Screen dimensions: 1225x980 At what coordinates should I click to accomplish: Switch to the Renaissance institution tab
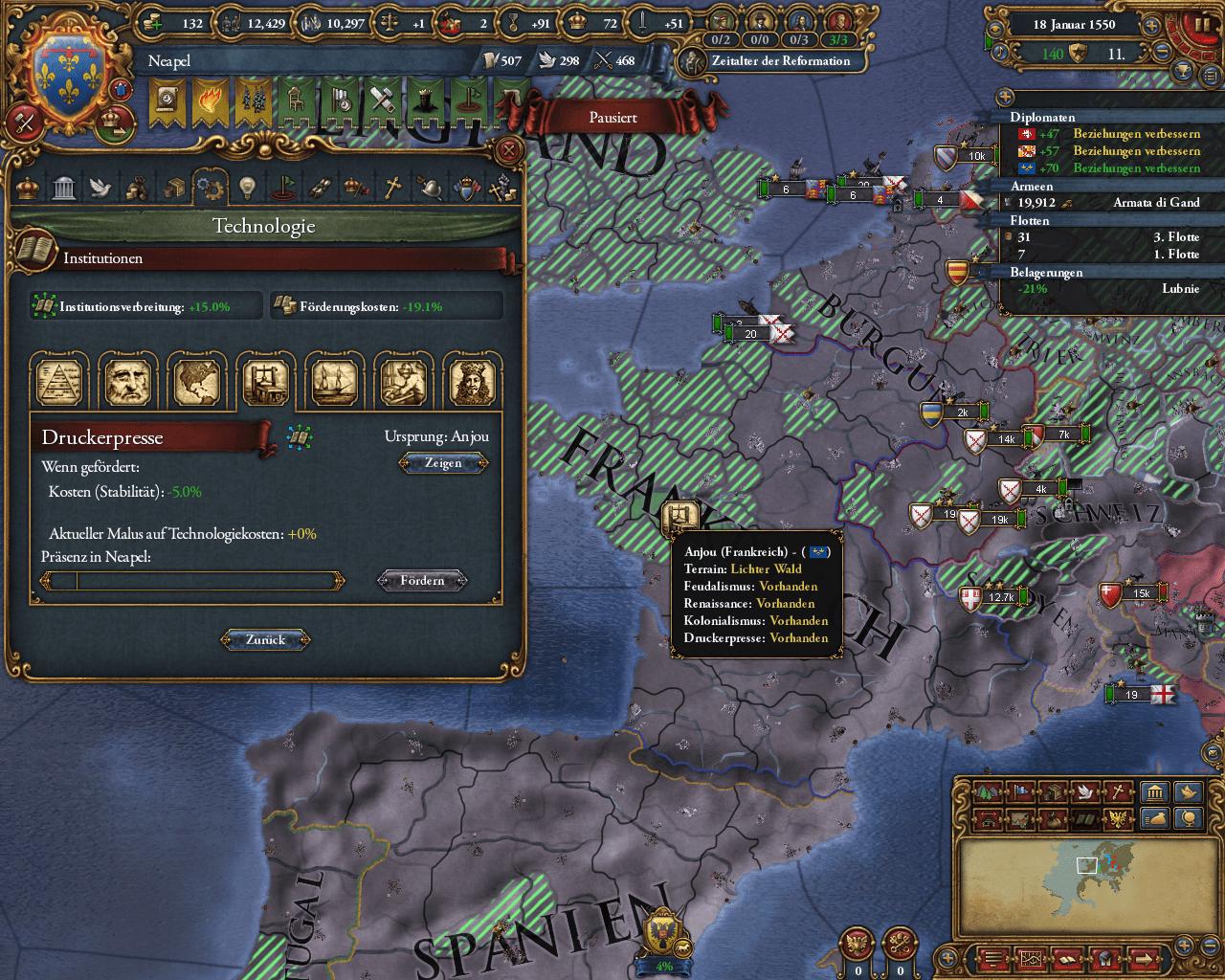(128, 380)
